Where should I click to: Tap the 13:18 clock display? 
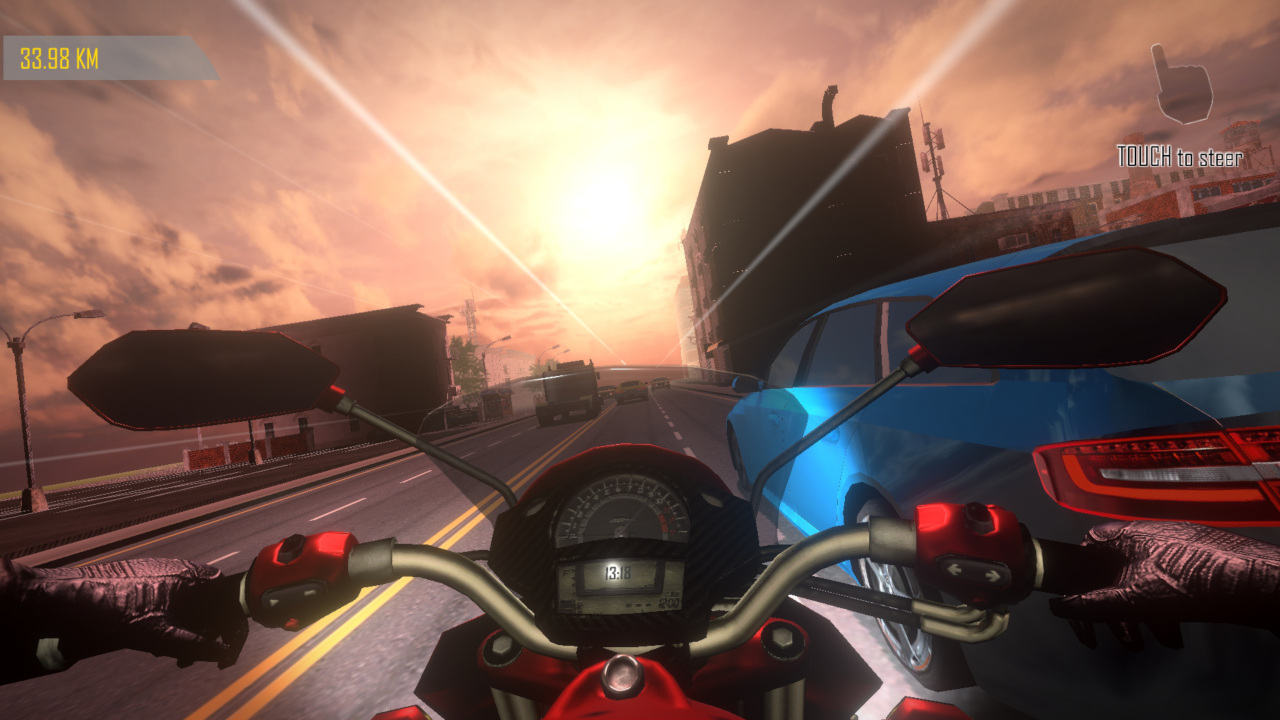point(617,572)
